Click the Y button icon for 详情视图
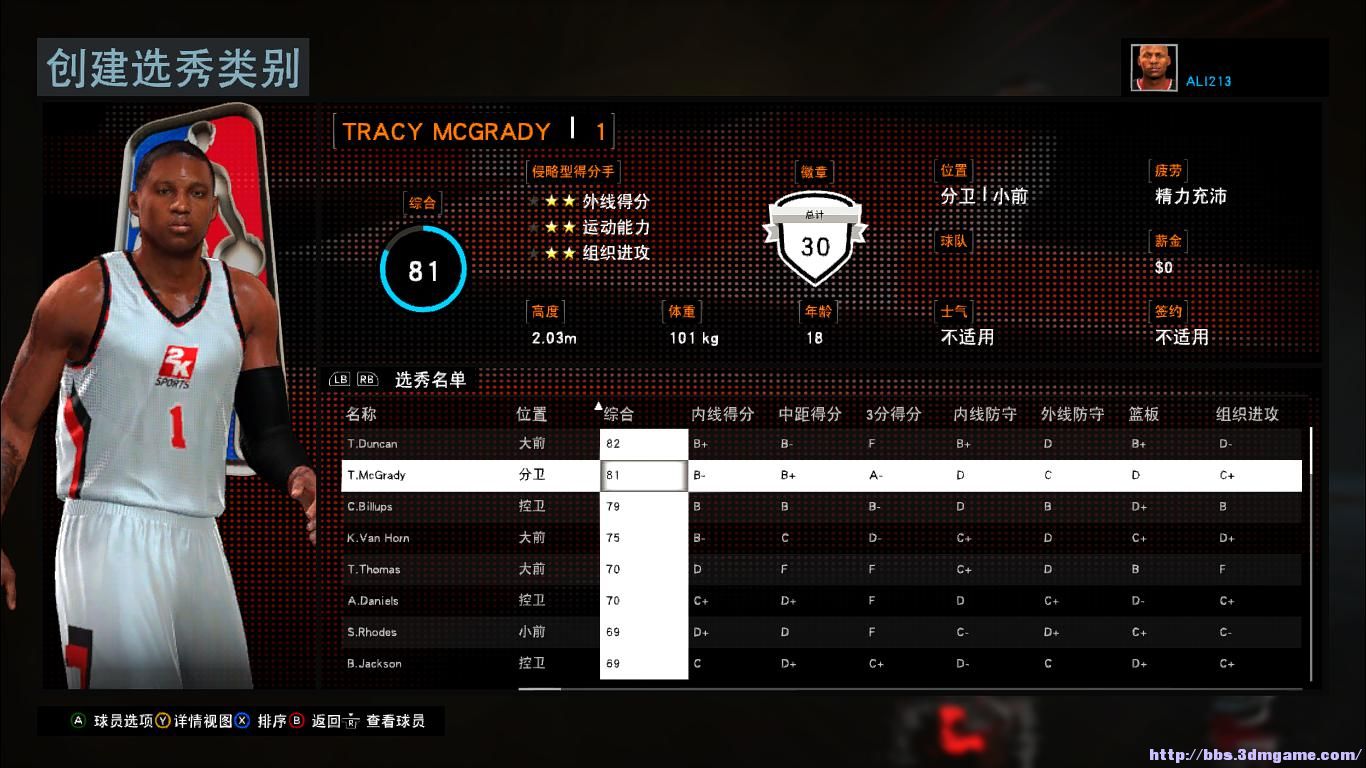 tap(162, 720)
